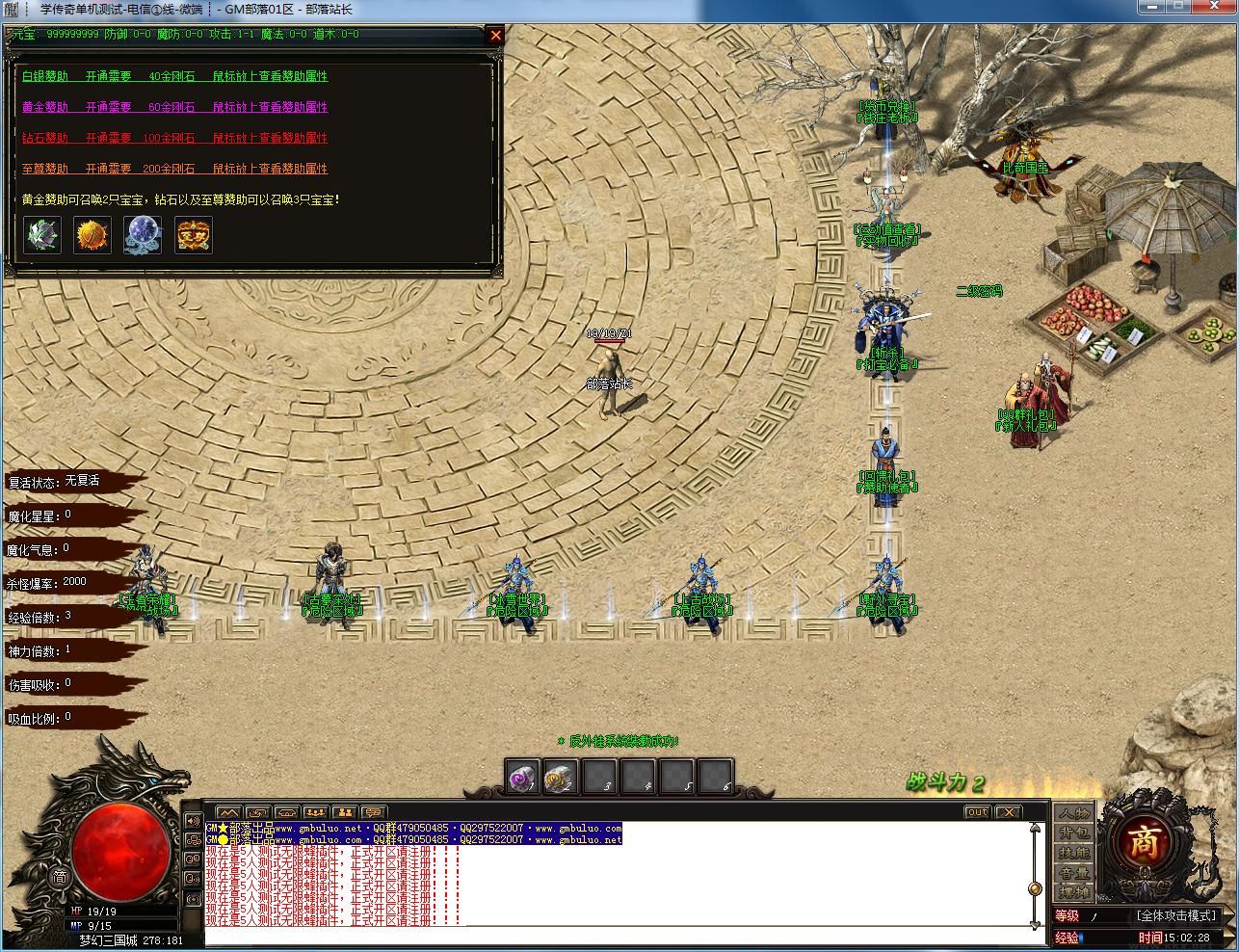Screen dimensions: 1239x952
Task: Click the chat bar 'out' button
Action: click(977, 812)
